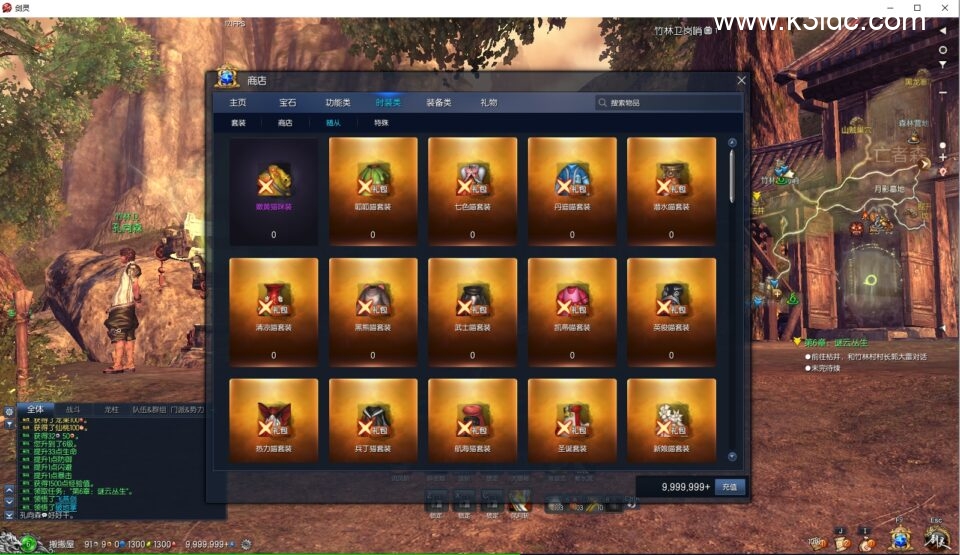The height and width of the screenshot is (555, 960).
Task: Switch to the 装备类 tab
Action: (x=439, y=102)
